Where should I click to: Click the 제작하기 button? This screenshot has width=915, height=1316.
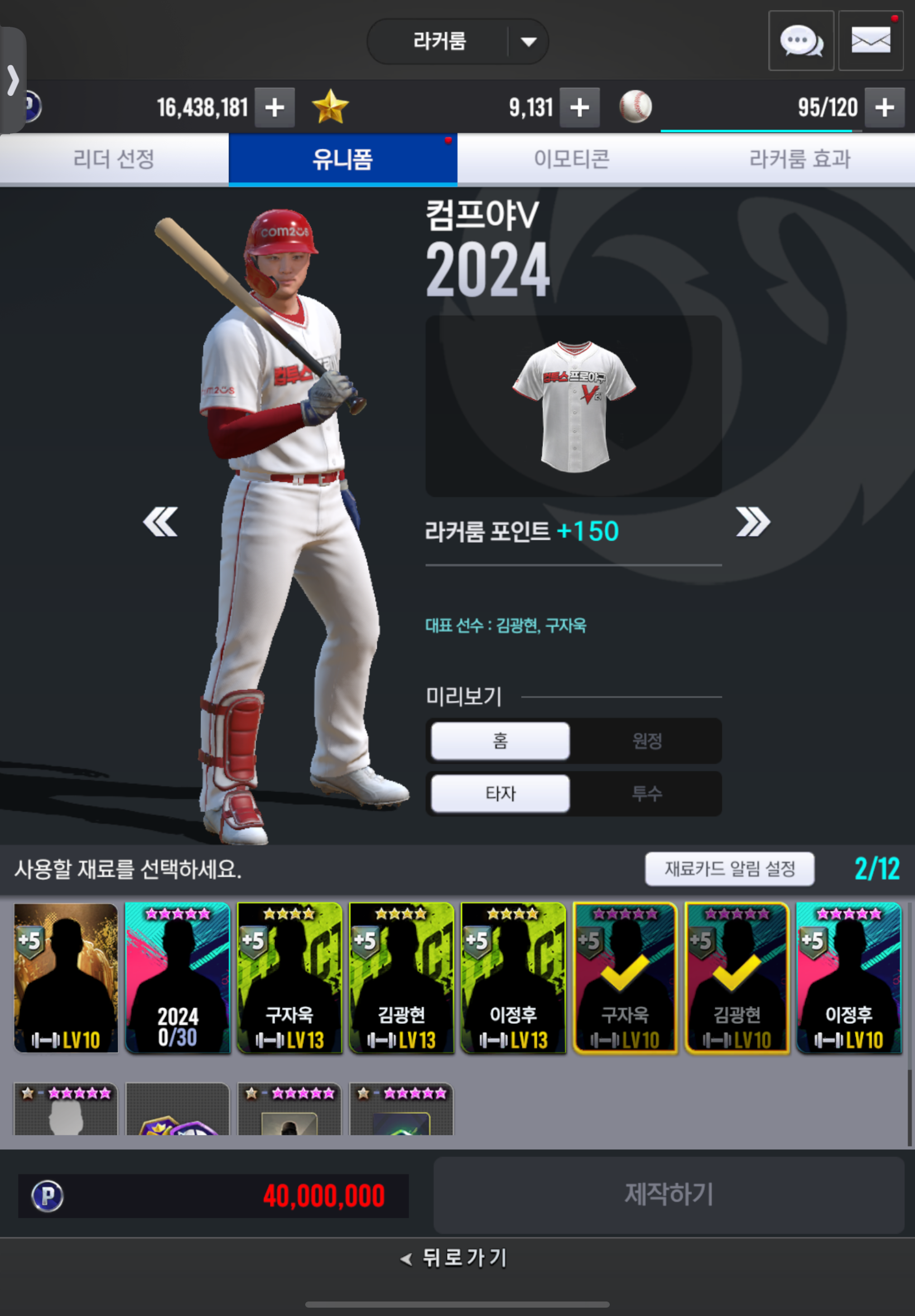668,1194
